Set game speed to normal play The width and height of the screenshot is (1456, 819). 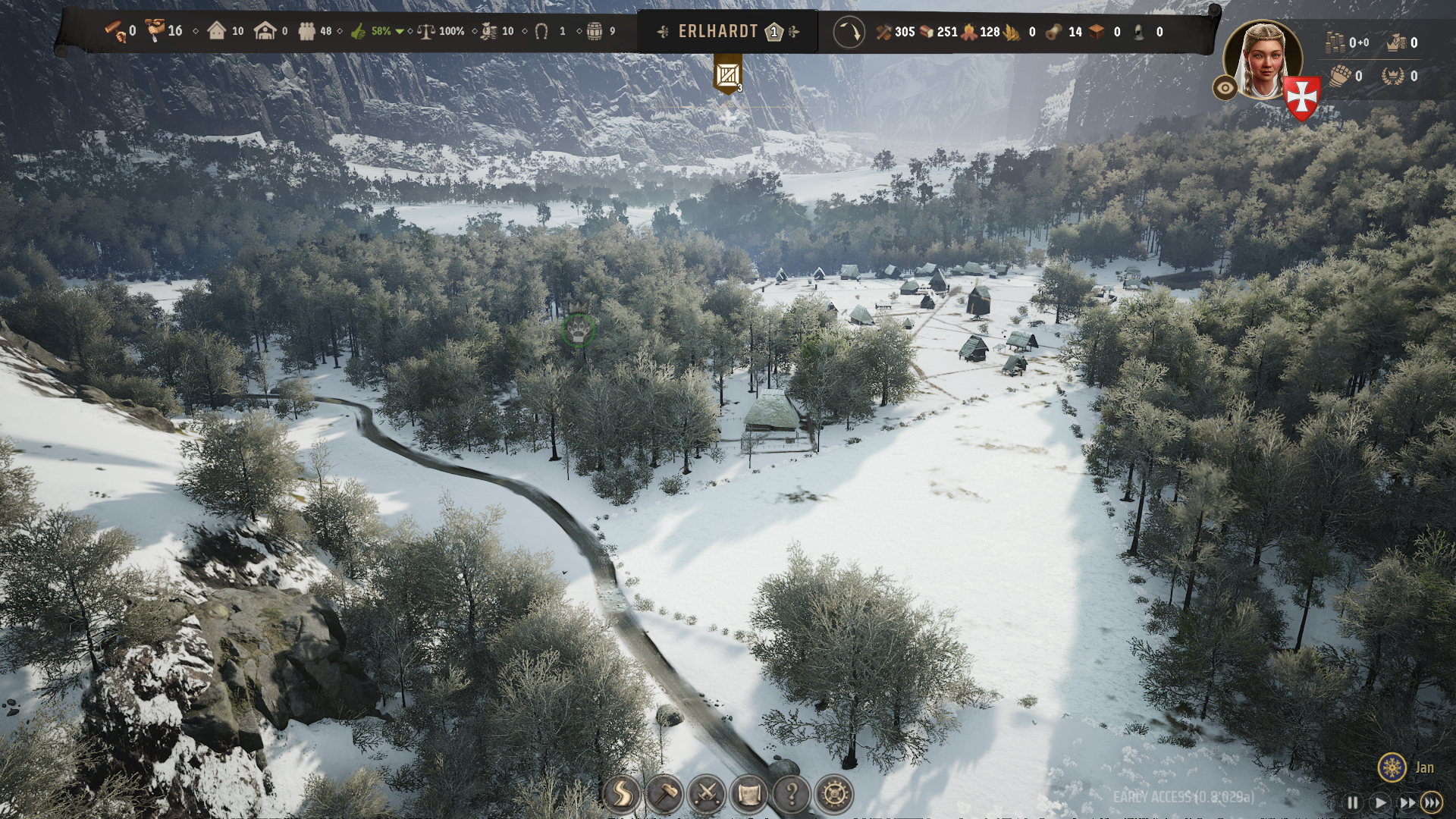tap(1380, 802)
